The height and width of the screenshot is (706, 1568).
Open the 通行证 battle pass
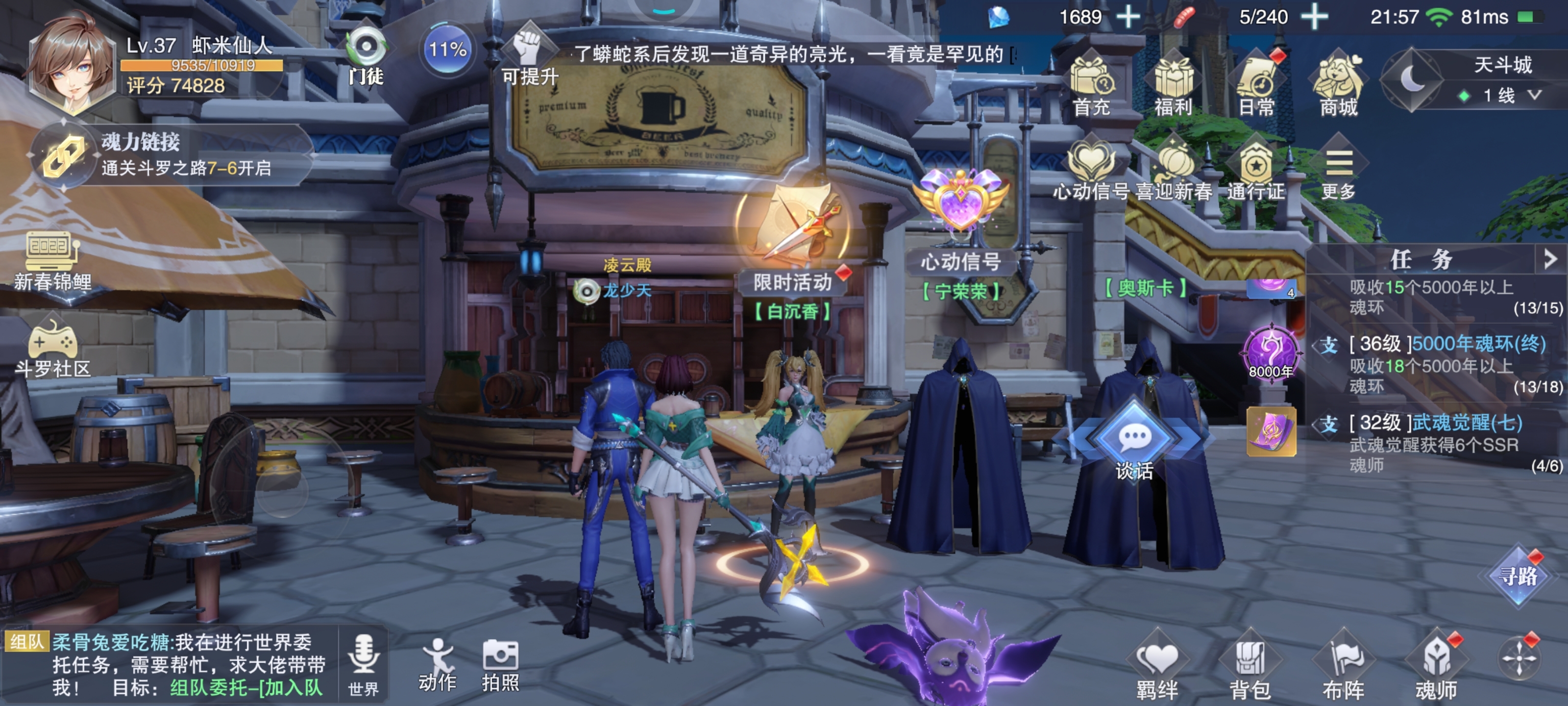[x=1256, y=171]
